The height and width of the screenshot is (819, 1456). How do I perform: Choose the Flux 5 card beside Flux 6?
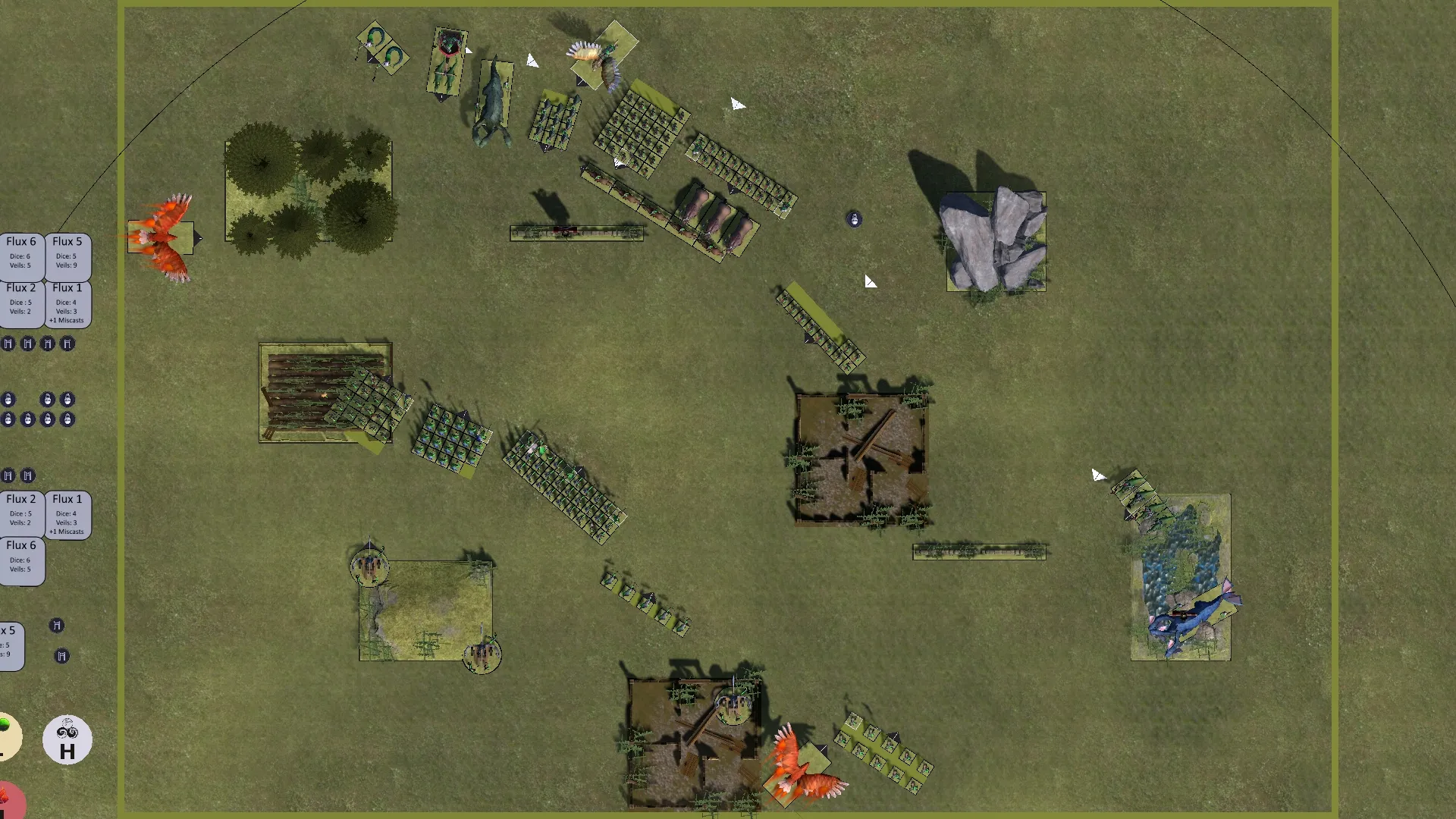tap(68, 254)
